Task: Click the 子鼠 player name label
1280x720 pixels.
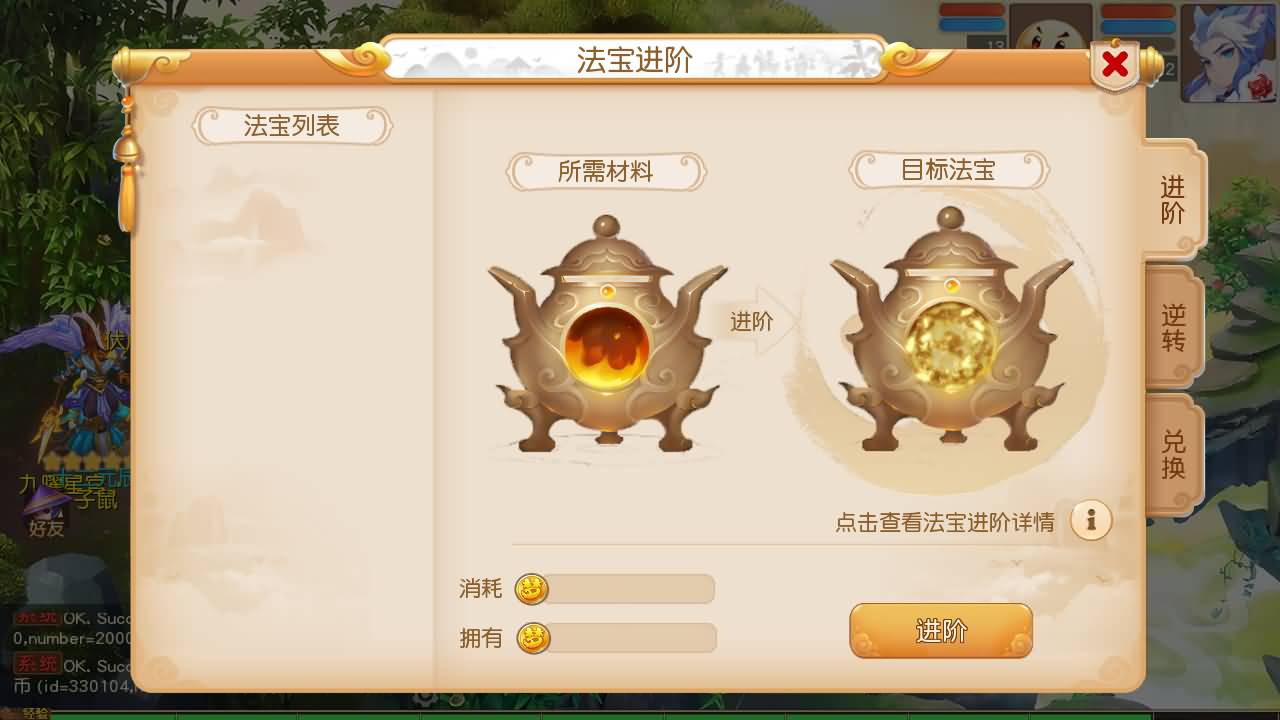Action: 95,500
